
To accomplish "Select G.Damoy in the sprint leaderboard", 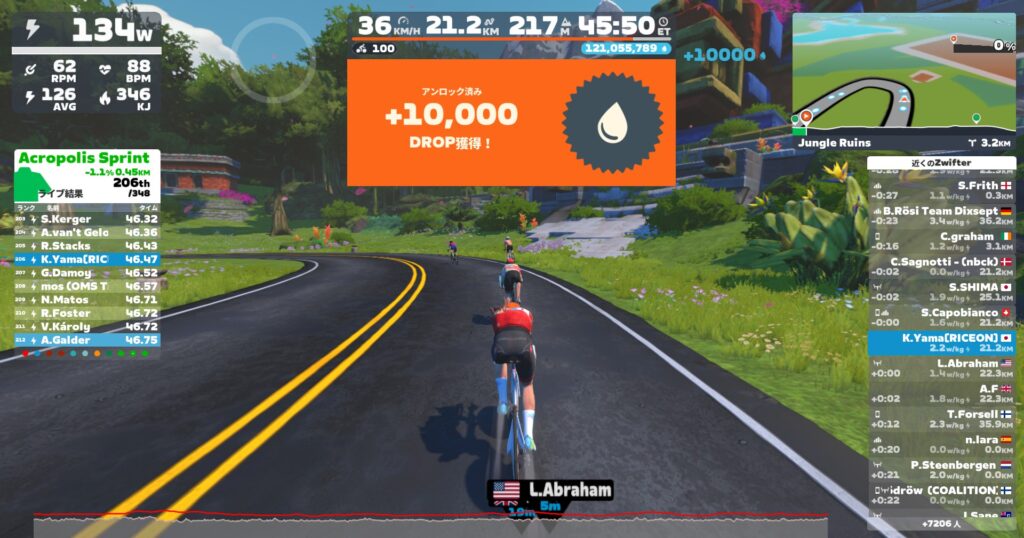I will [x=87, y=273].
